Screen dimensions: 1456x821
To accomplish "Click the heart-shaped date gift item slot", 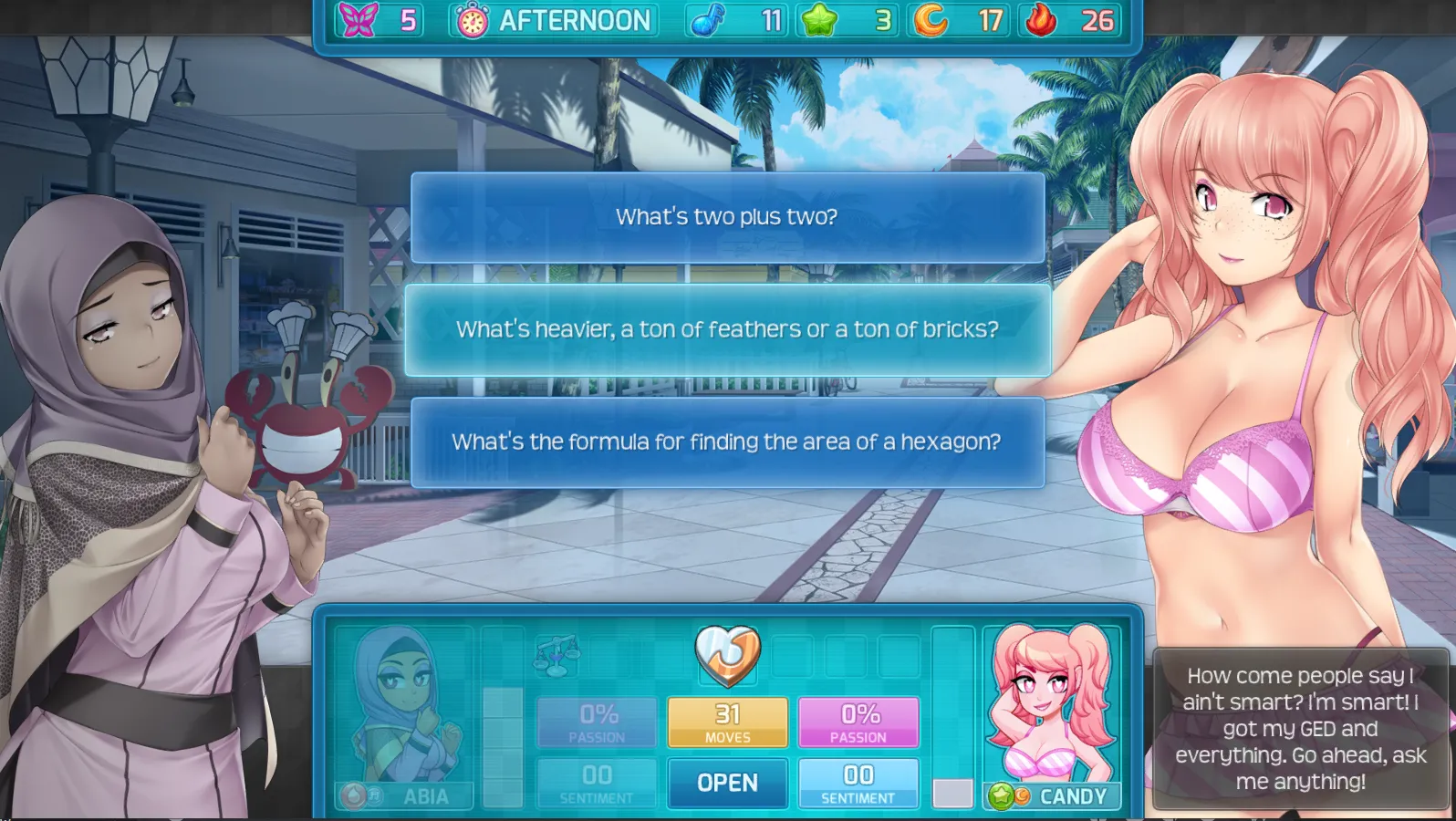I will pyautogui.click(x=727, y=654).
